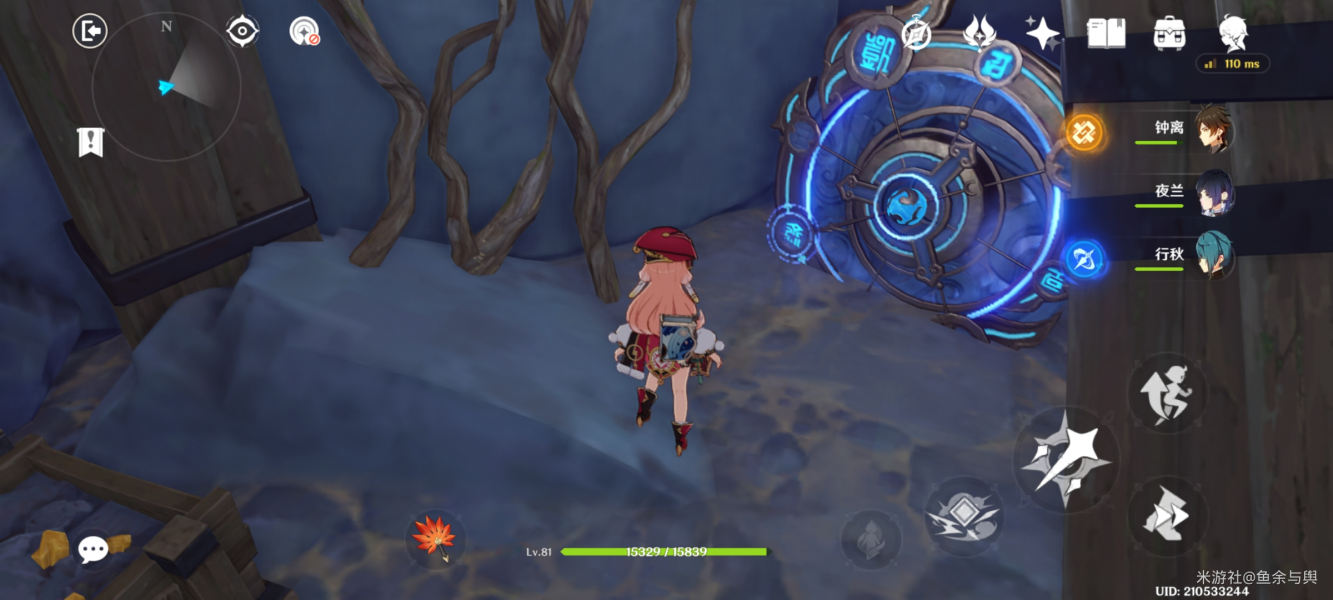This screenshot has width=1333, height=600.
Task: Use the red maple leaf gadget
Action: [x=436, y=537]
